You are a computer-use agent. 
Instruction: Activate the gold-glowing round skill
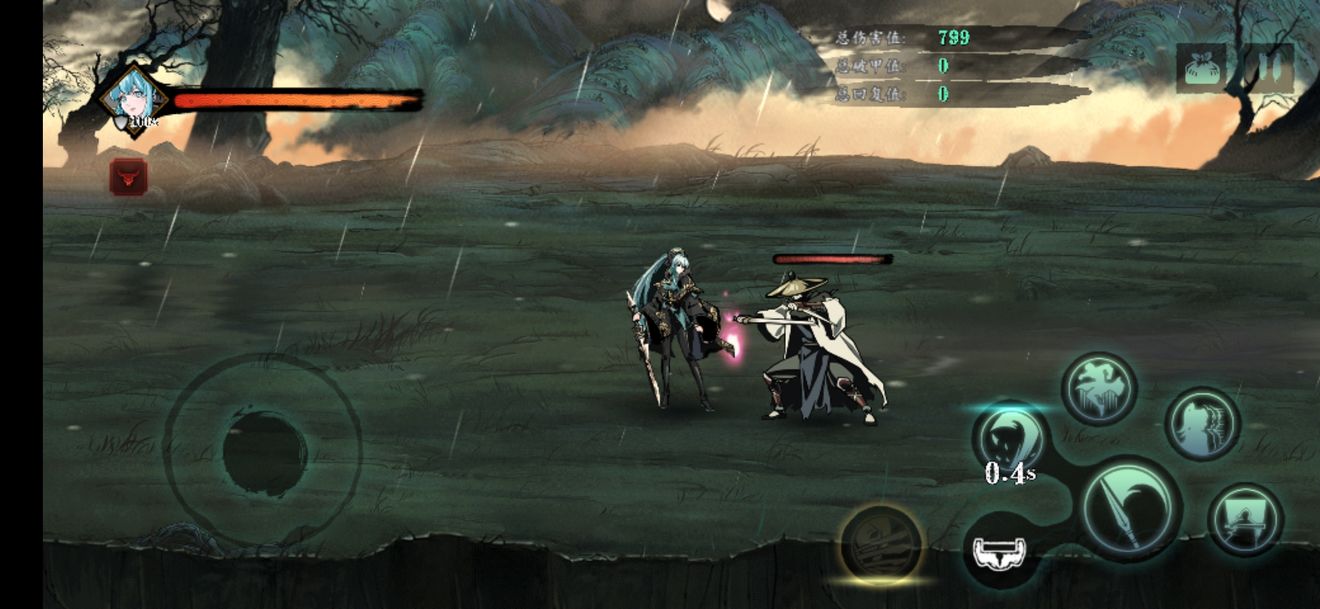(880, 543)
